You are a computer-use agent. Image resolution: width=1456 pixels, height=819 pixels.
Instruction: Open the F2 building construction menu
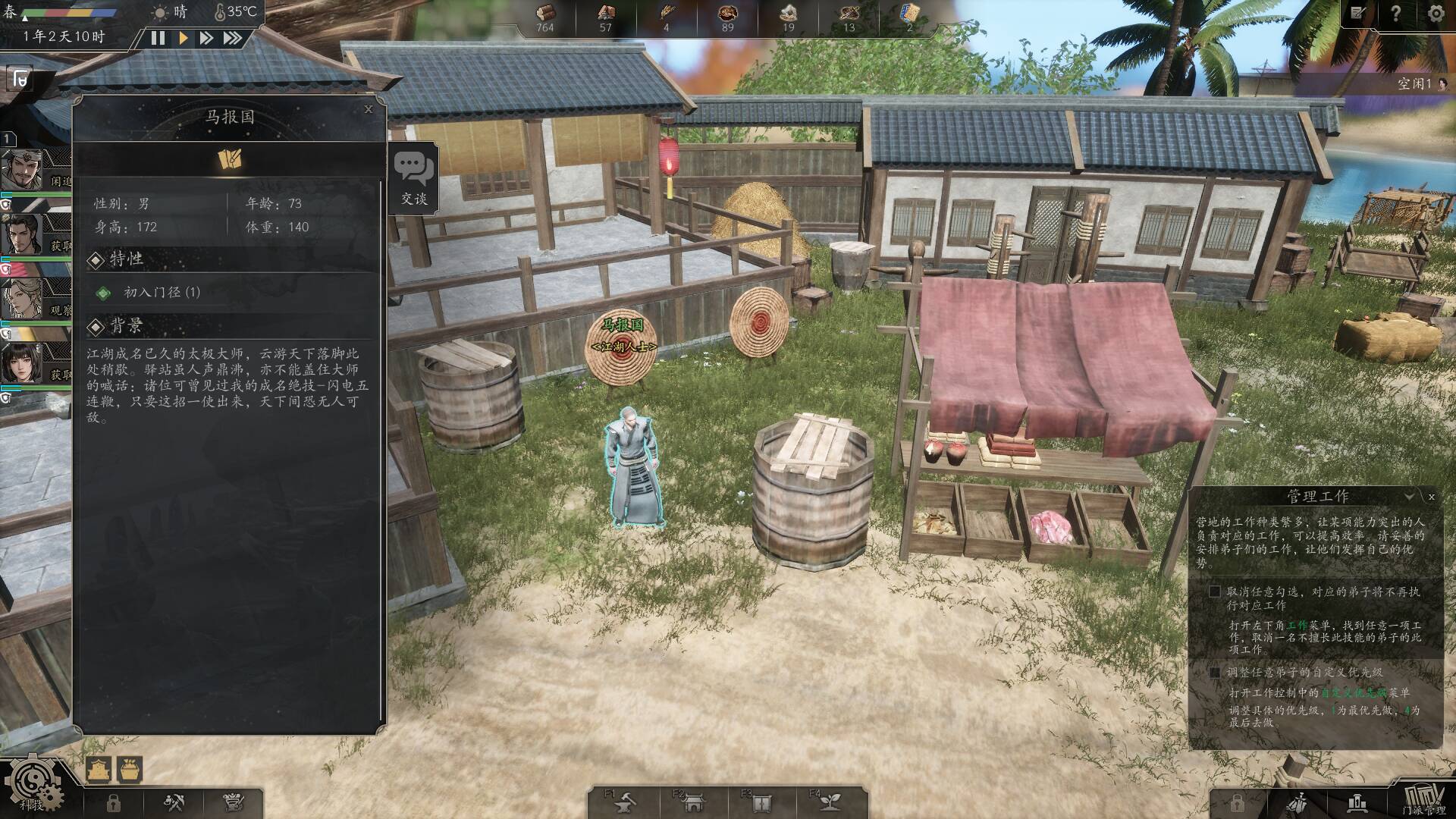coord(692,802)
